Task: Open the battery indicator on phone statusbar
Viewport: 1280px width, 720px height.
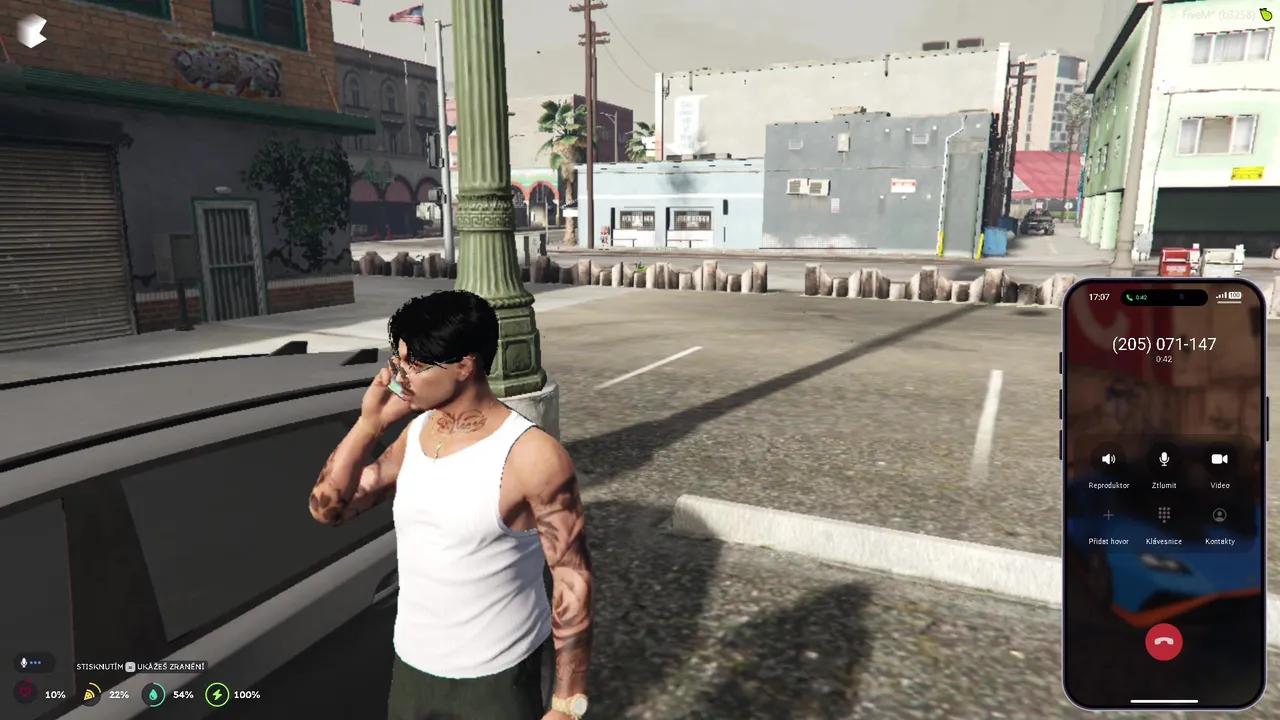Action: 1236,296
